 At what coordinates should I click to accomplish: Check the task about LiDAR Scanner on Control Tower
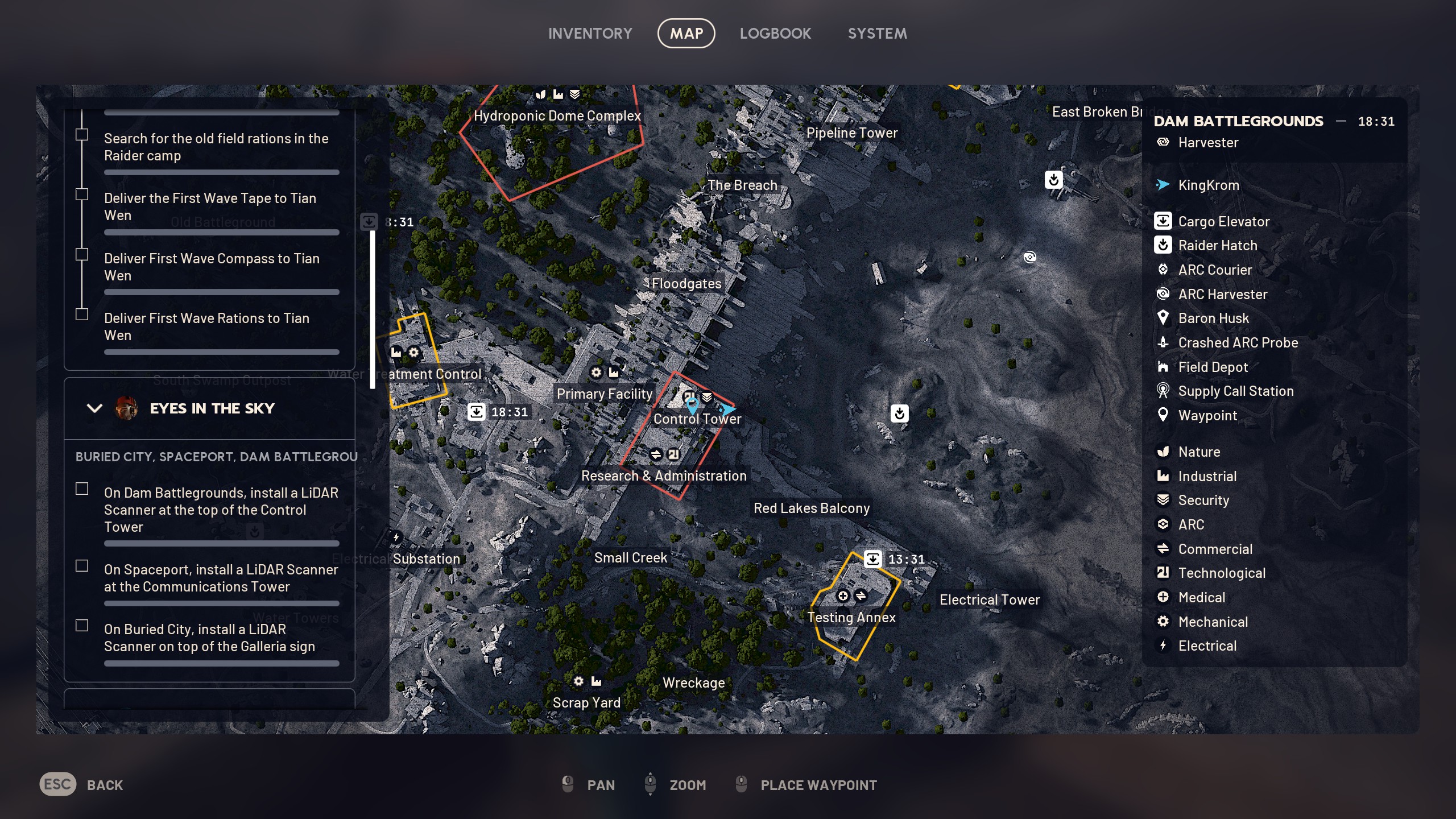click(81, 489)
